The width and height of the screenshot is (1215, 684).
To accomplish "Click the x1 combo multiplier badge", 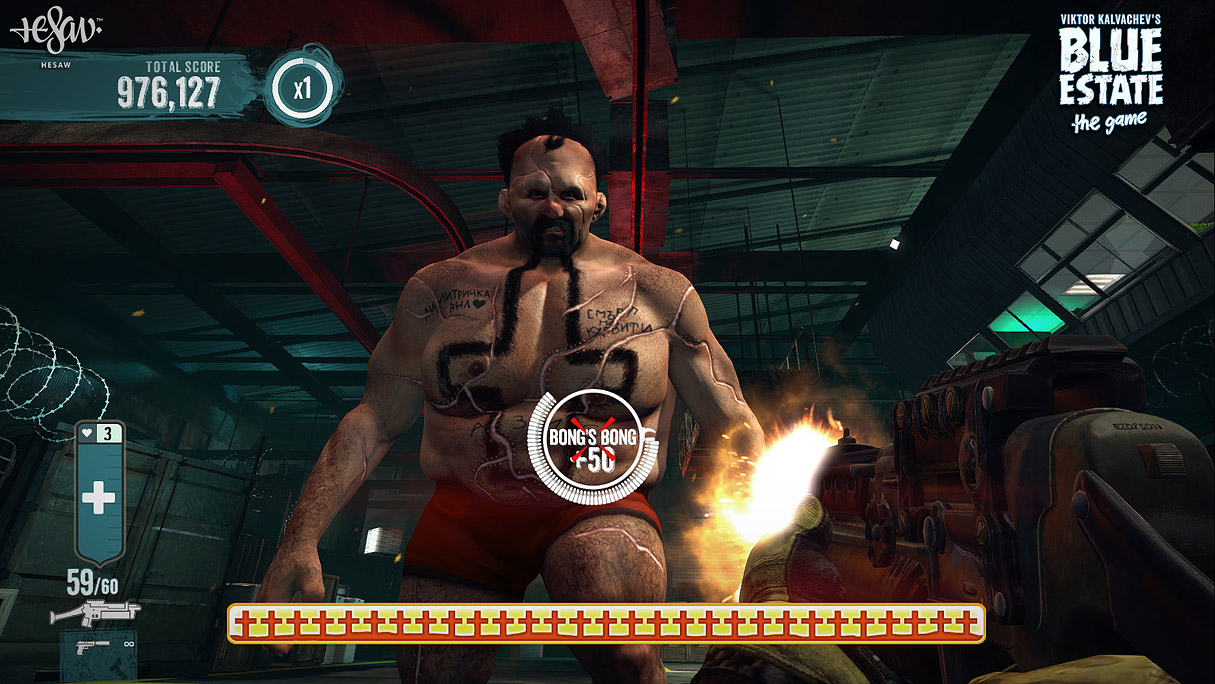I will (302, 89).
